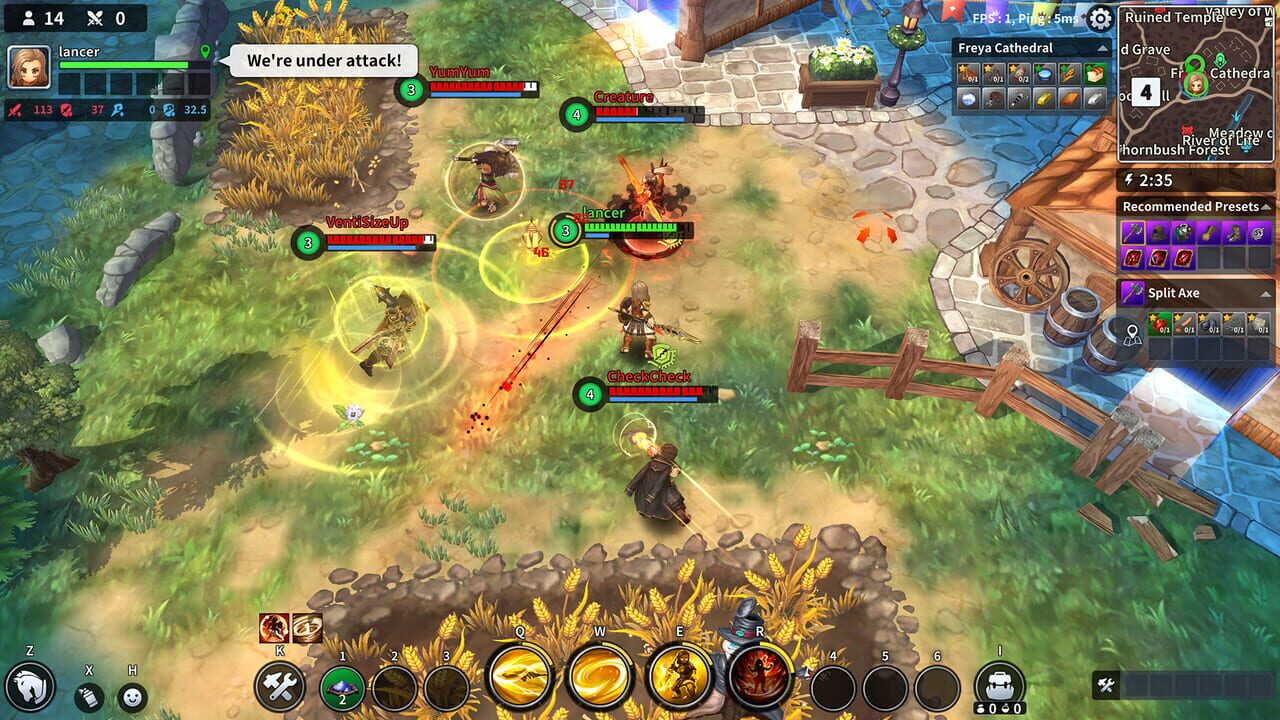The height and width of the screenshot is (720, 1280).
Task: Open the inventory bag icon labeled I
Action: [998, 681]
